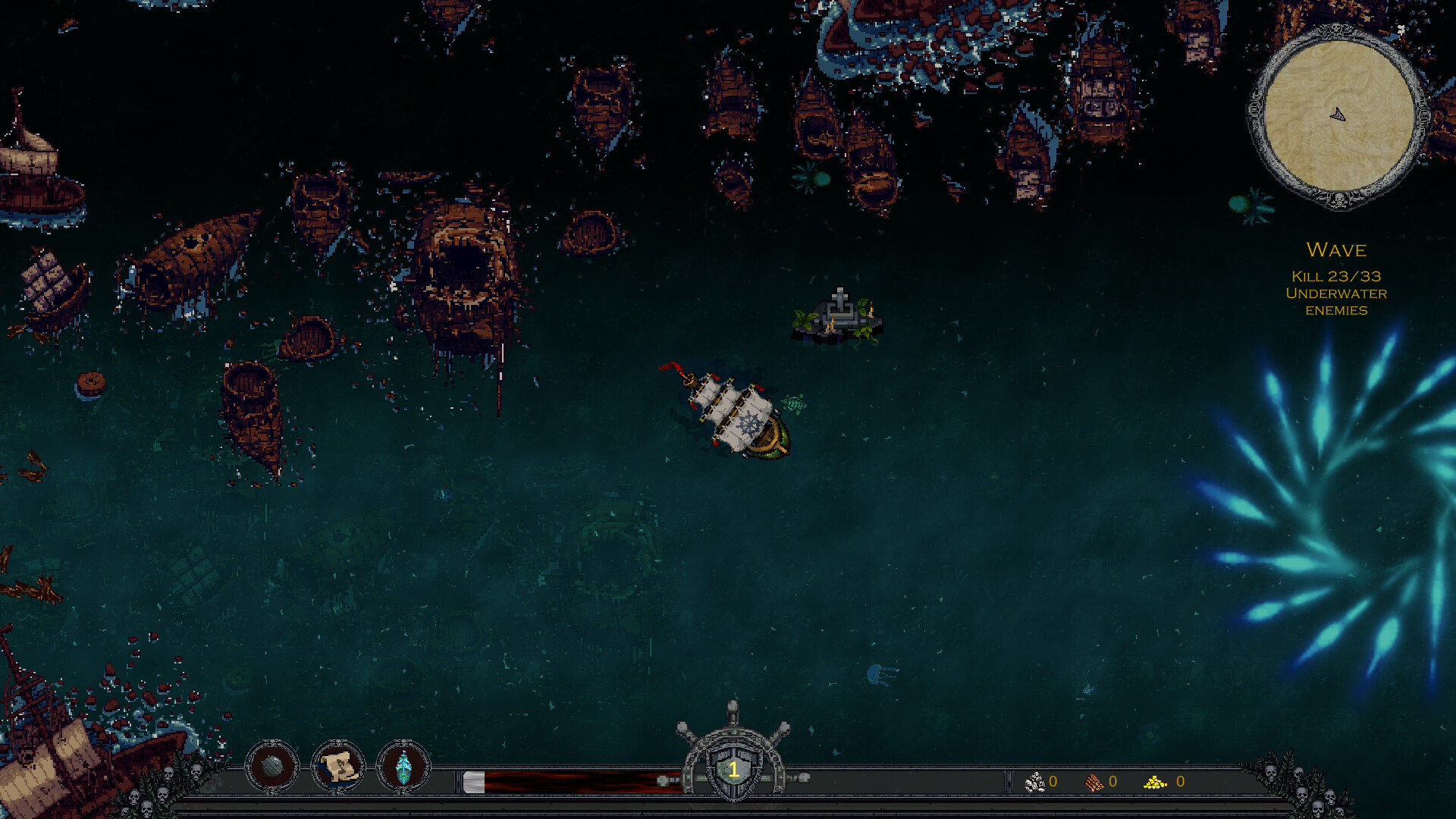The image size is (1456, 819).
Task: Click the skull decoration at bottom-right HUD edge
Action: coord(1271,773)
